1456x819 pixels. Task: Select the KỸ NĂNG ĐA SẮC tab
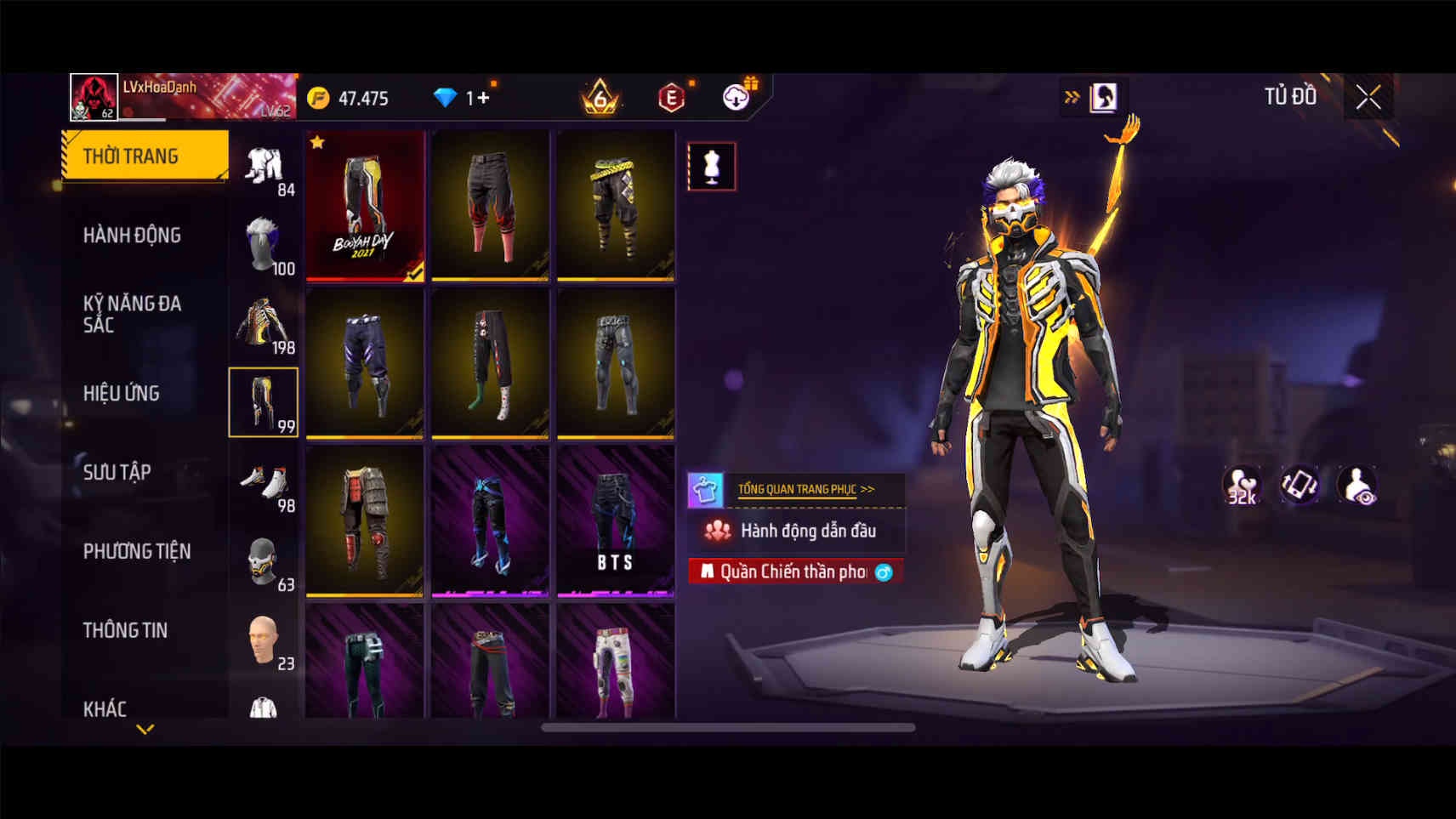coord(132,314)
